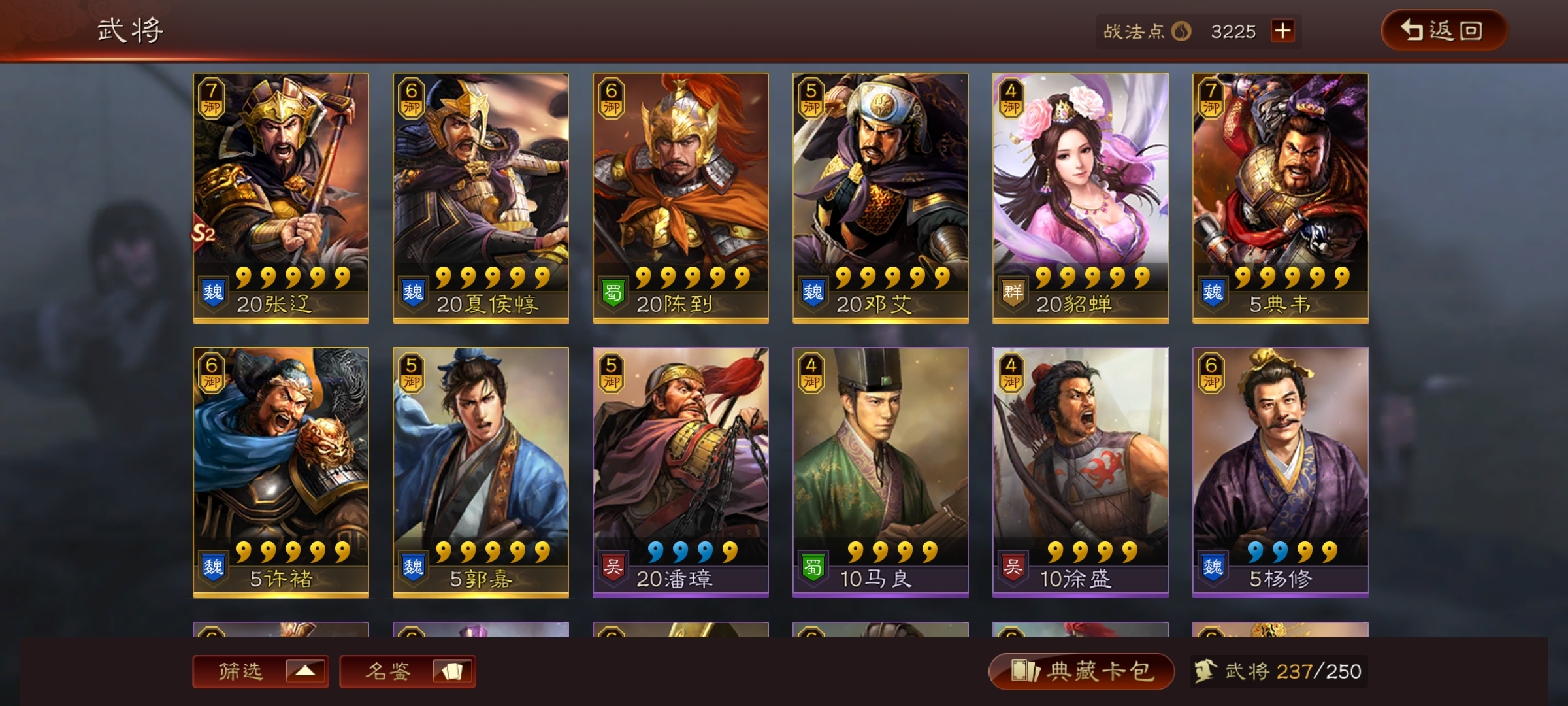This screenshot has height=706, width=1568.
Task: Open the 潘璋 general card
Action: pyautogui.click(x=681, y=472)
